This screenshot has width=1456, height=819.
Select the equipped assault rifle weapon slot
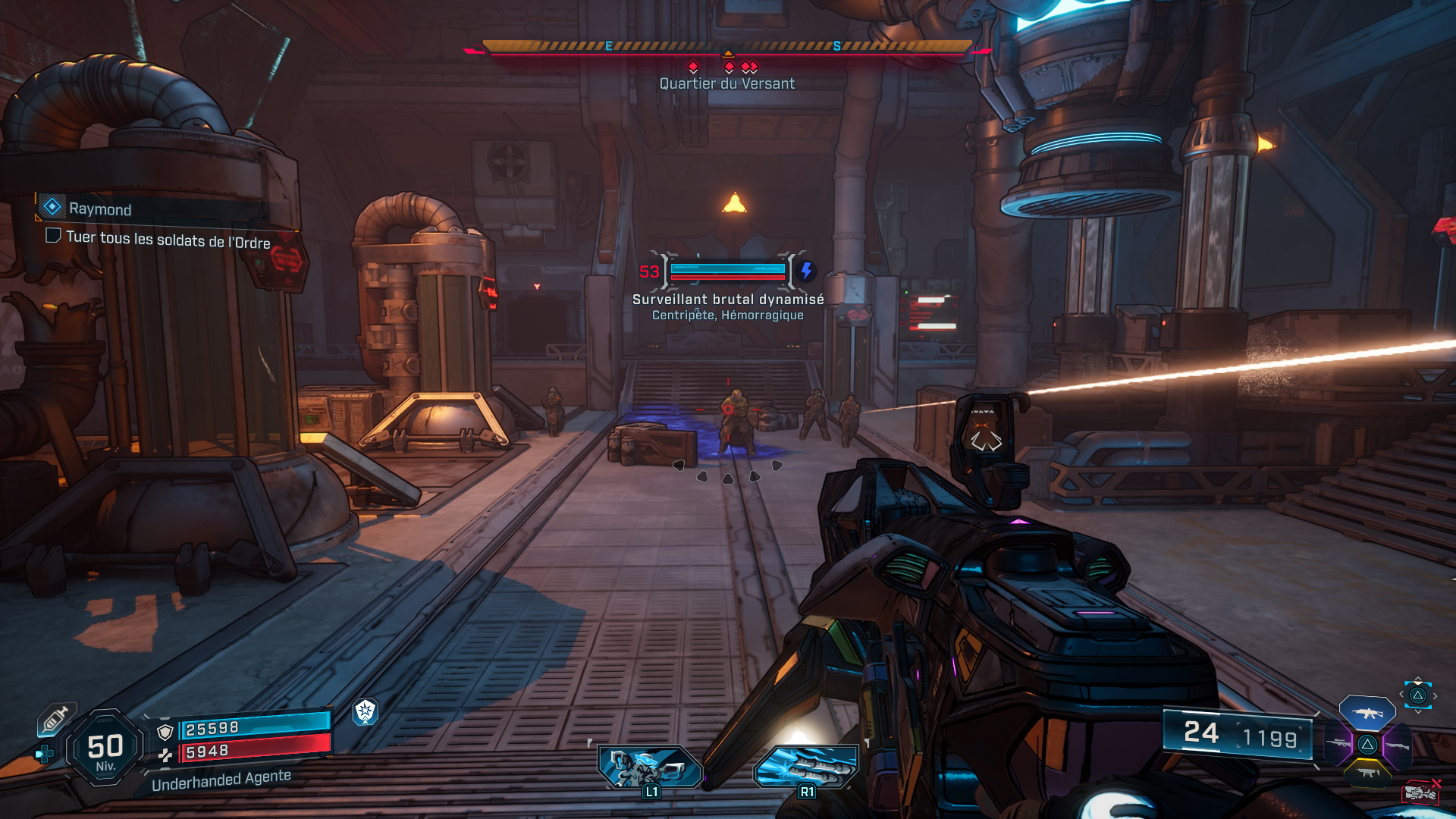[x=1367, y=713]
